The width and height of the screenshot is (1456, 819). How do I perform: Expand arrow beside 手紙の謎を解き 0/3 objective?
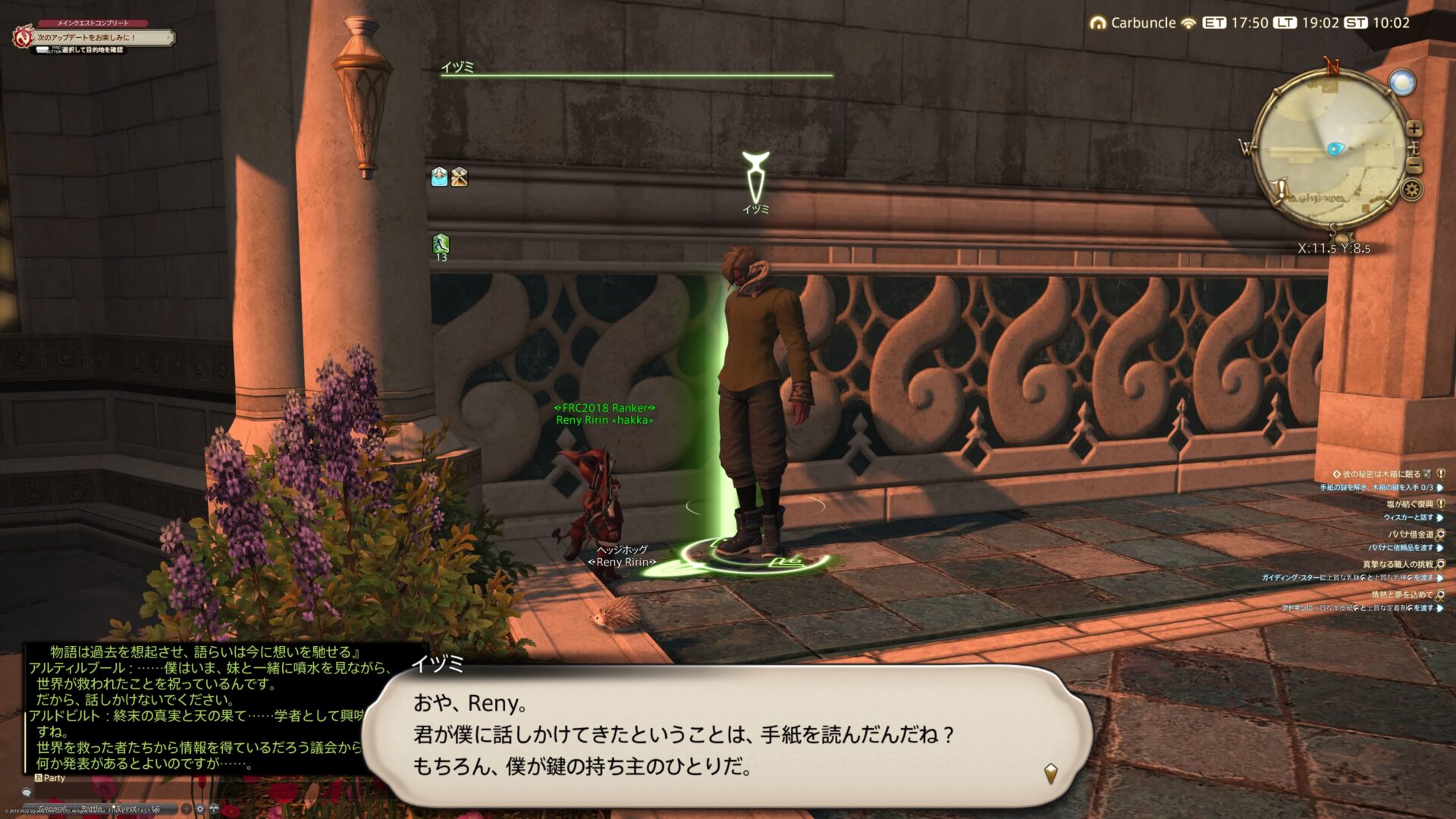[1439, 489]
